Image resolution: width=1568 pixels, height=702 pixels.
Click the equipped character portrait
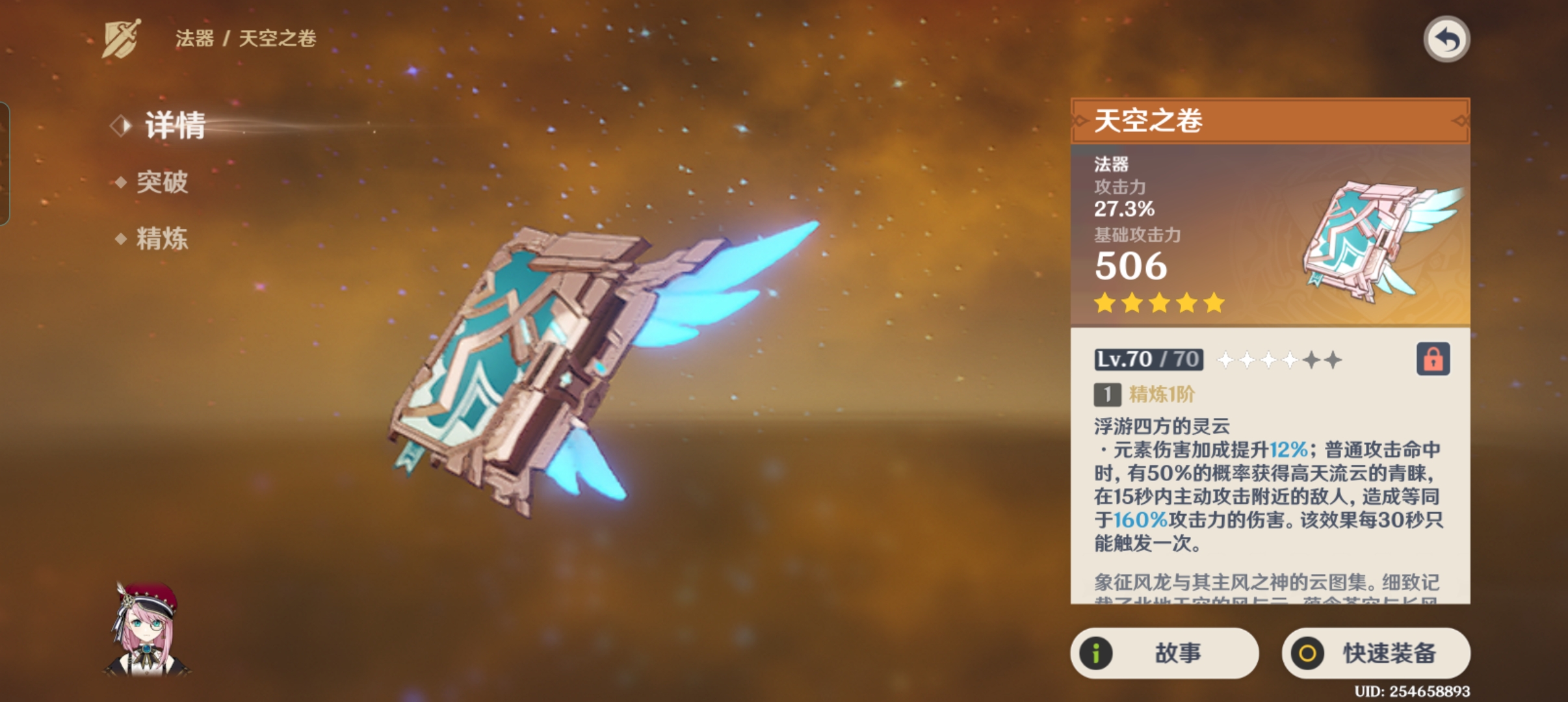pos(148,629)
